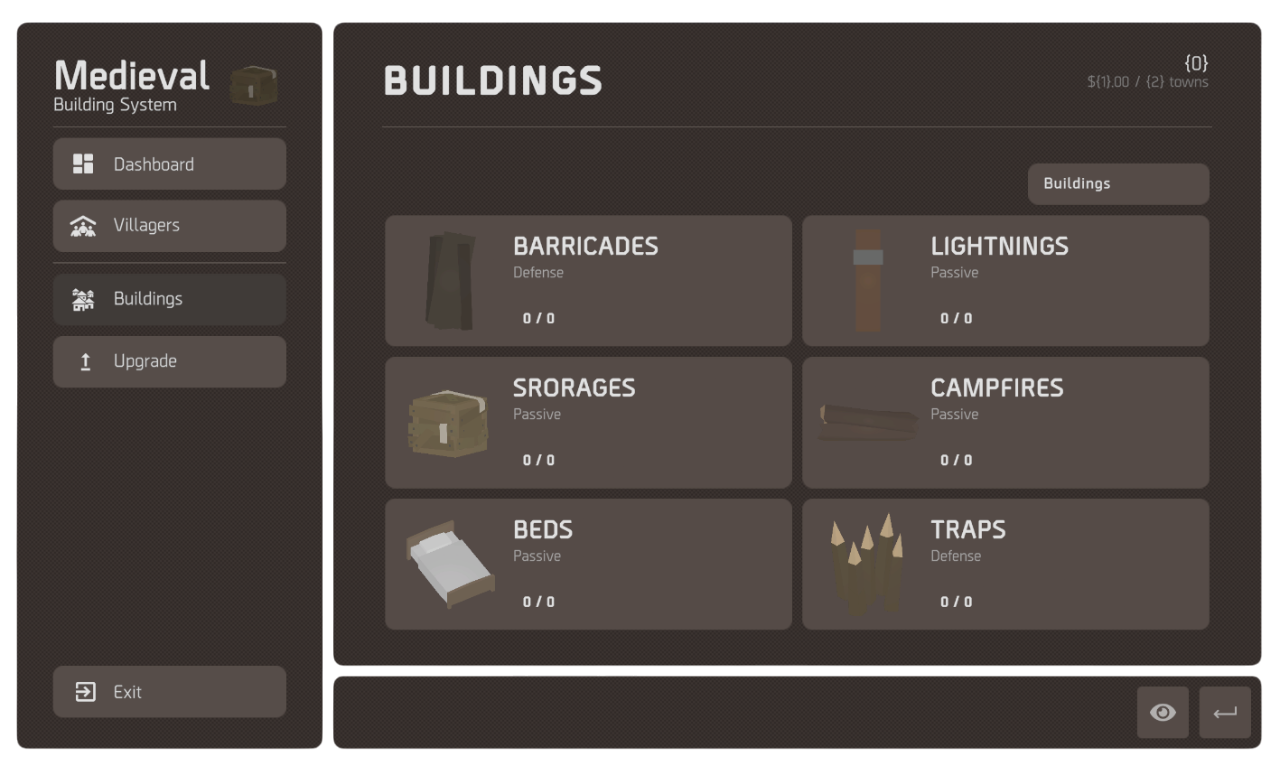
Task: Click the chest logo beside the Medieval title
Action: (x=253, y=85)
